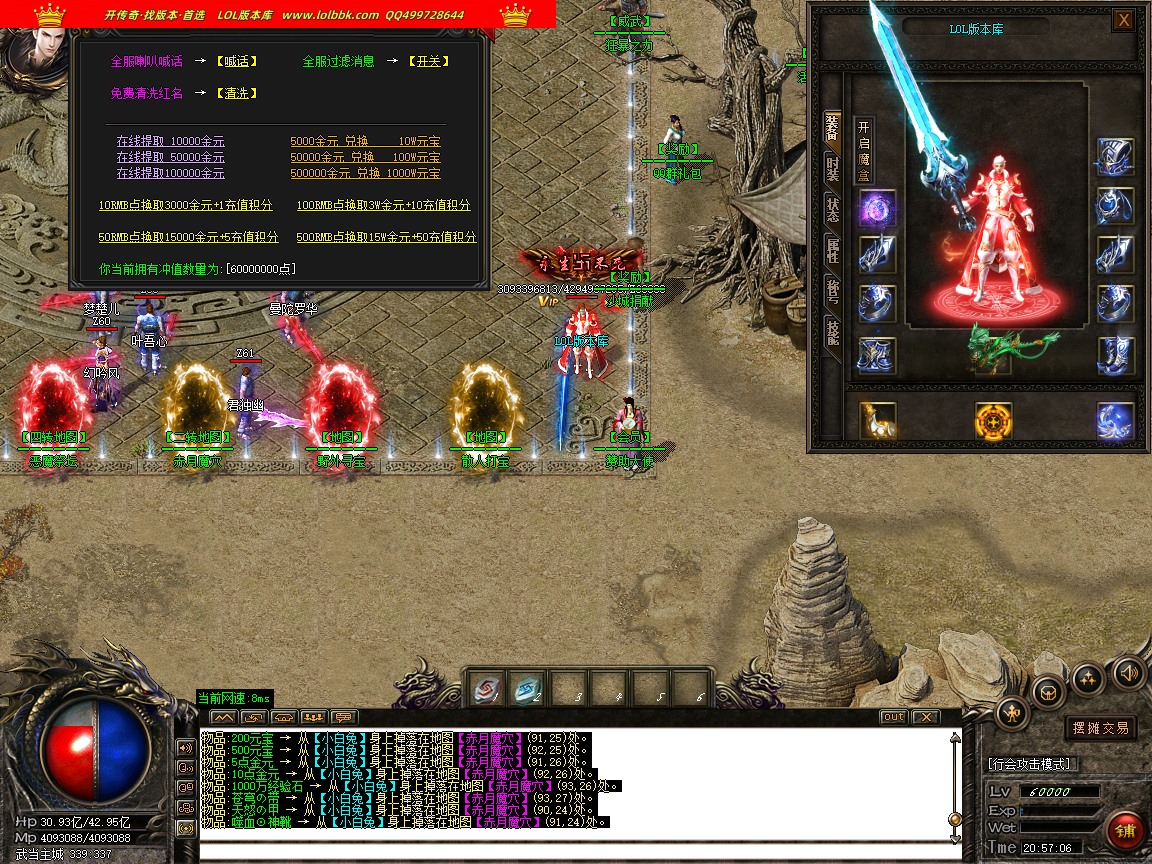
Task: Activate the first hotbar skill slot
Action: 486,689
